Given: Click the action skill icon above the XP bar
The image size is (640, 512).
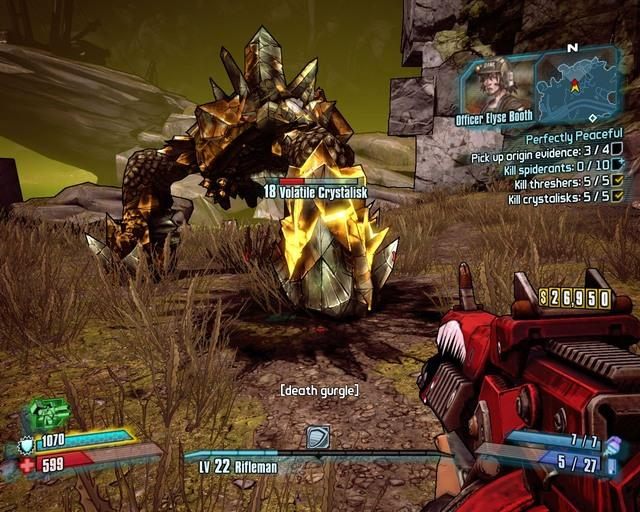Looking at the screenshot, I should [317, 437].
